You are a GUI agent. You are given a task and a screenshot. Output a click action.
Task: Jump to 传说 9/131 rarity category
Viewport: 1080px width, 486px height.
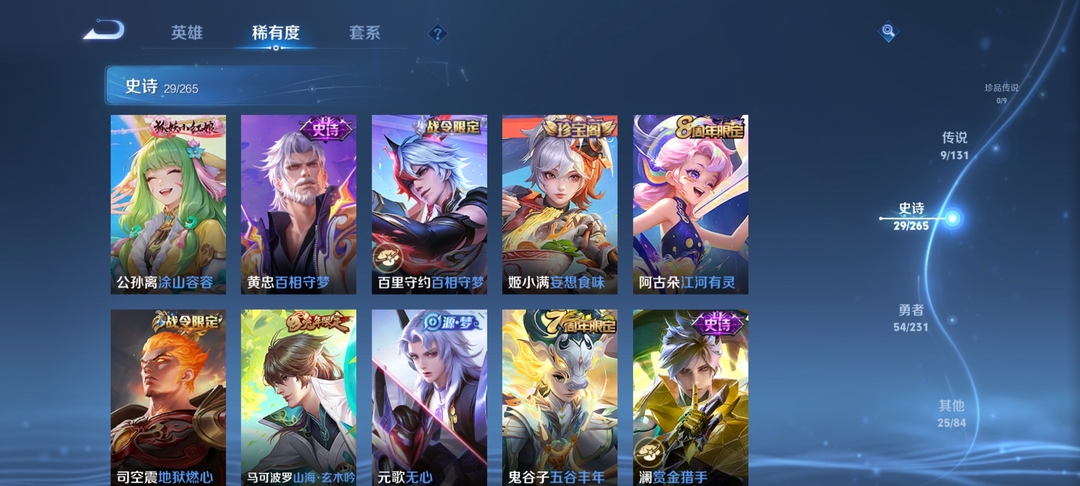tap(954, 145)
